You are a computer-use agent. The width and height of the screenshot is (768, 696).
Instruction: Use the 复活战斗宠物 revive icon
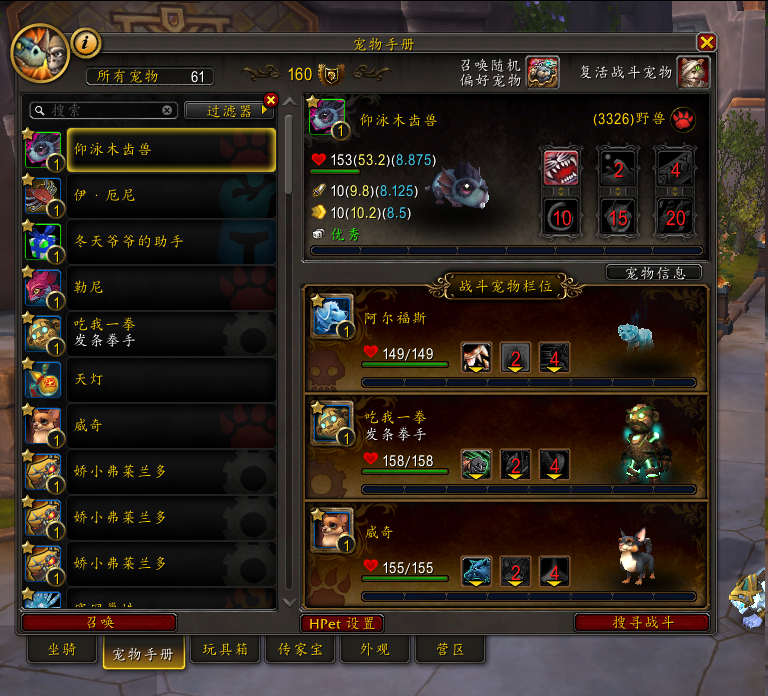693,73
